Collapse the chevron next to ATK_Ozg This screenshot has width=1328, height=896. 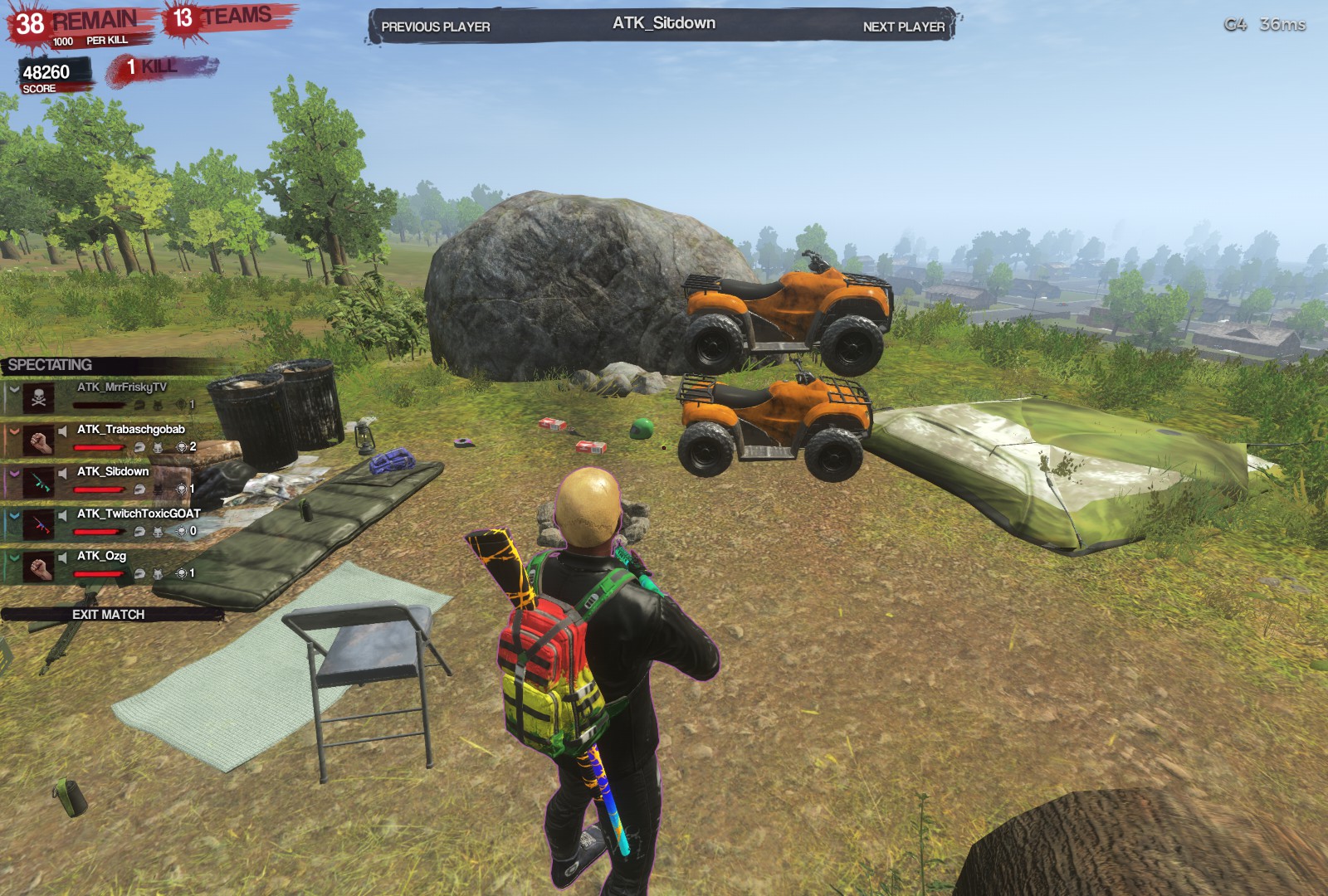coord(14,558)
